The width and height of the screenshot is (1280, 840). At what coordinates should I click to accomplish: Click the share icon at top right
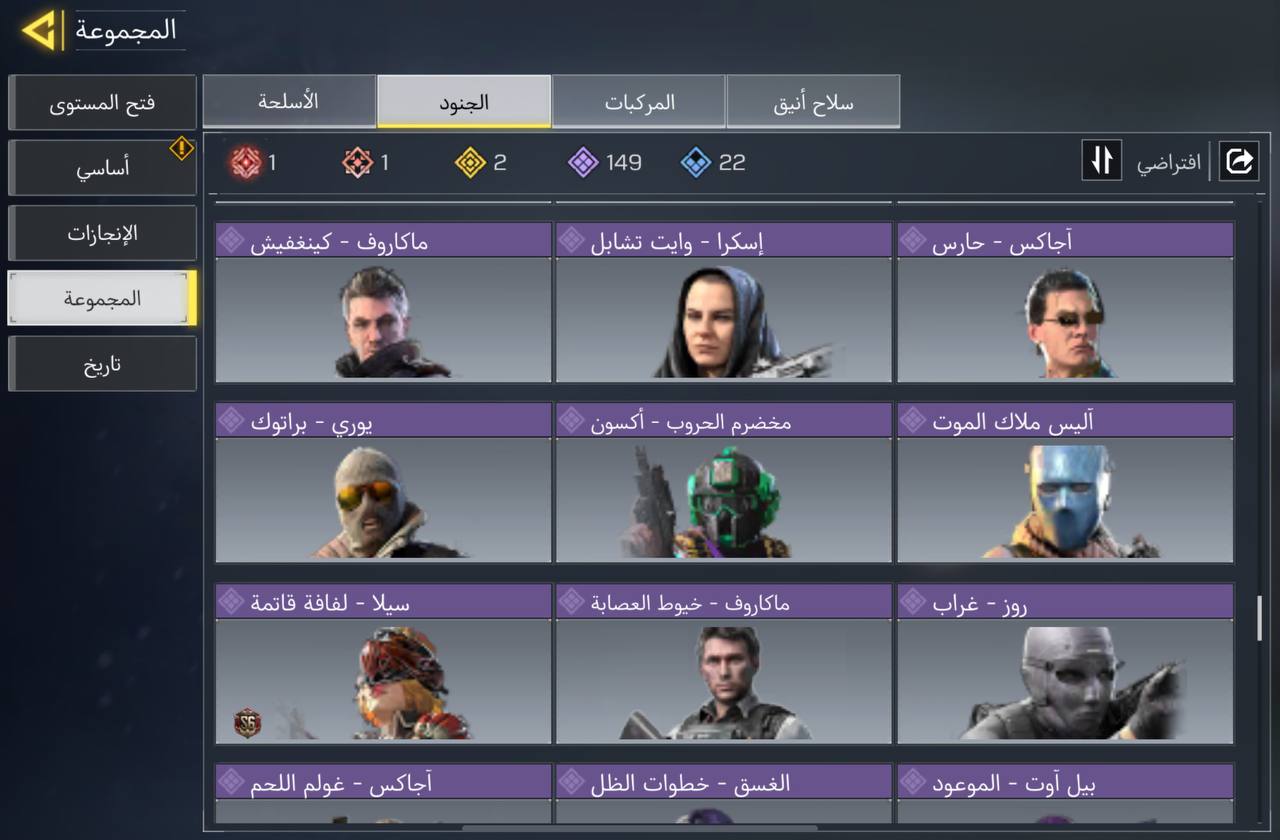(1240, 161)
